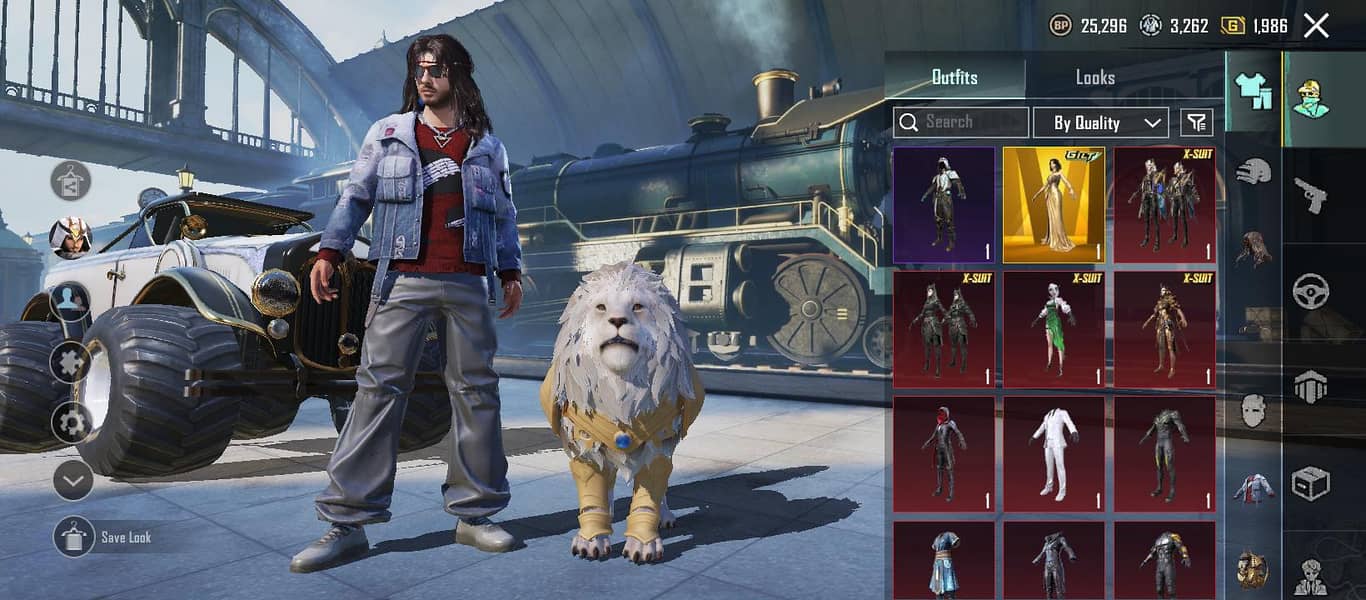1366x600 pixels.
Task: Click the outfit Search field
Action: (x=961, y=122)
